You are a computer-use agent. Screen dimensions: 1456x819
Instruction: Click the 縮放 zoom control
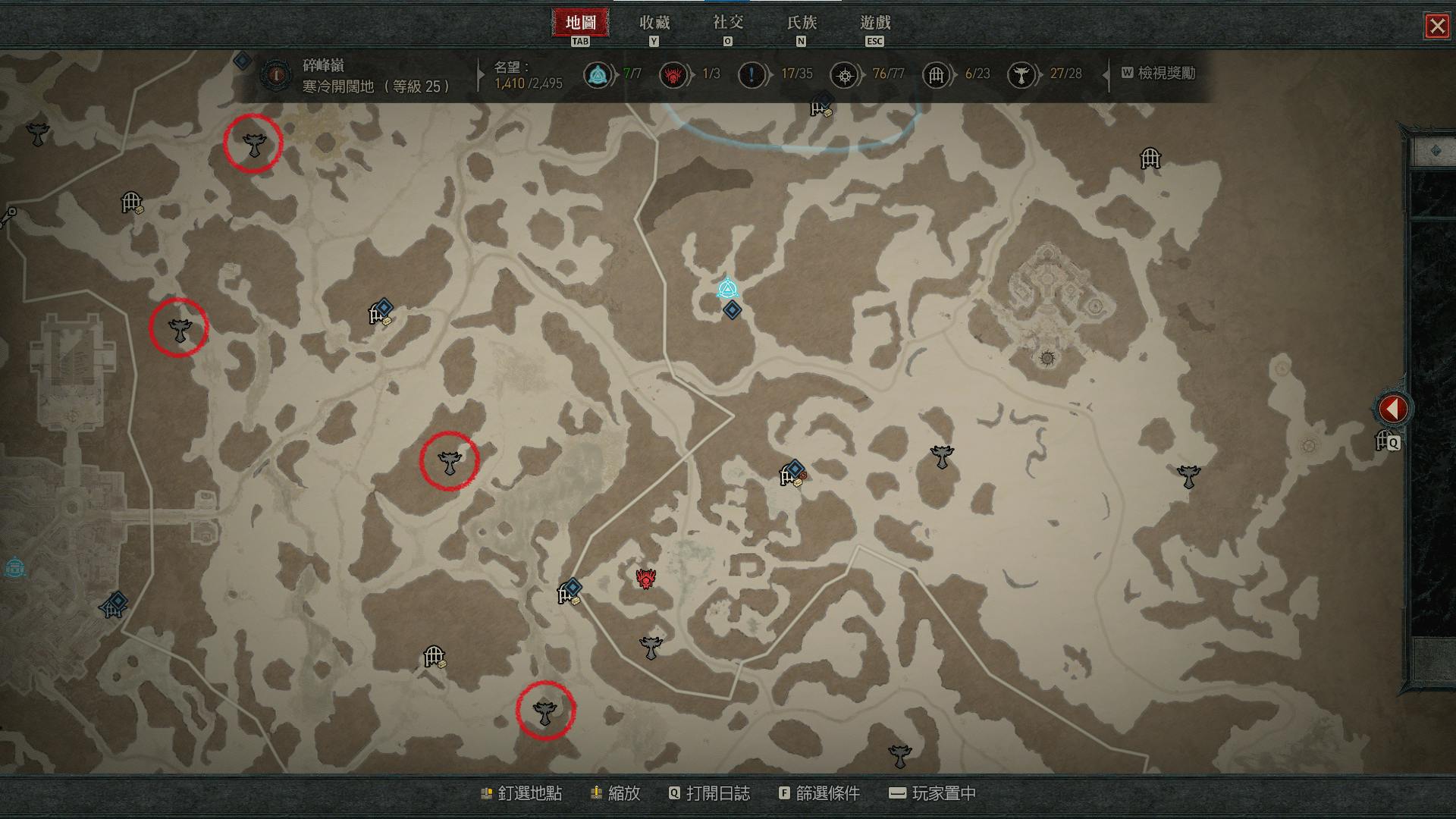(615, 793)
